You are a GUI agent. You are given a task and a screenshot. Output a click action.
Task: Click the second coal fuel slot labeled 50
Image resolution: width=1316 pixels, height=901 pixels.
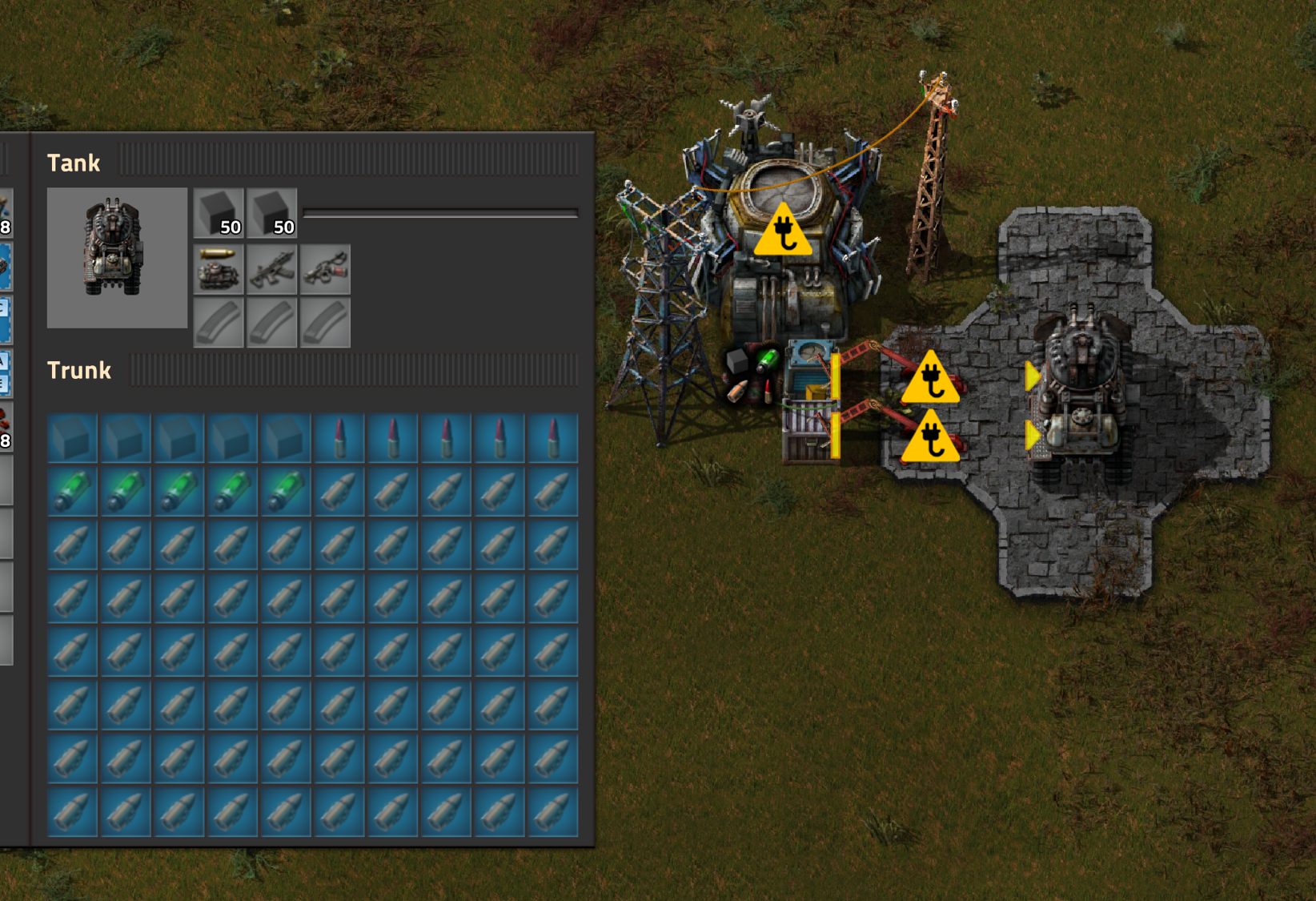pyautogui.click(x=271, y=213)
